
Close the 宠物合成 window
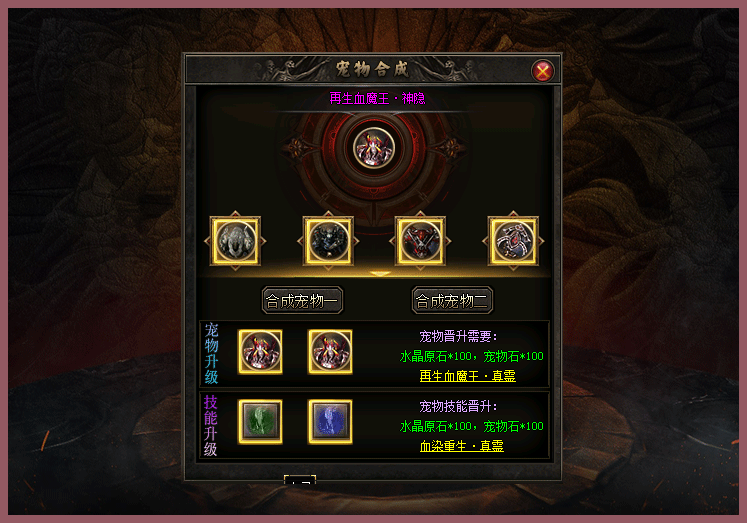click(542, 70)
